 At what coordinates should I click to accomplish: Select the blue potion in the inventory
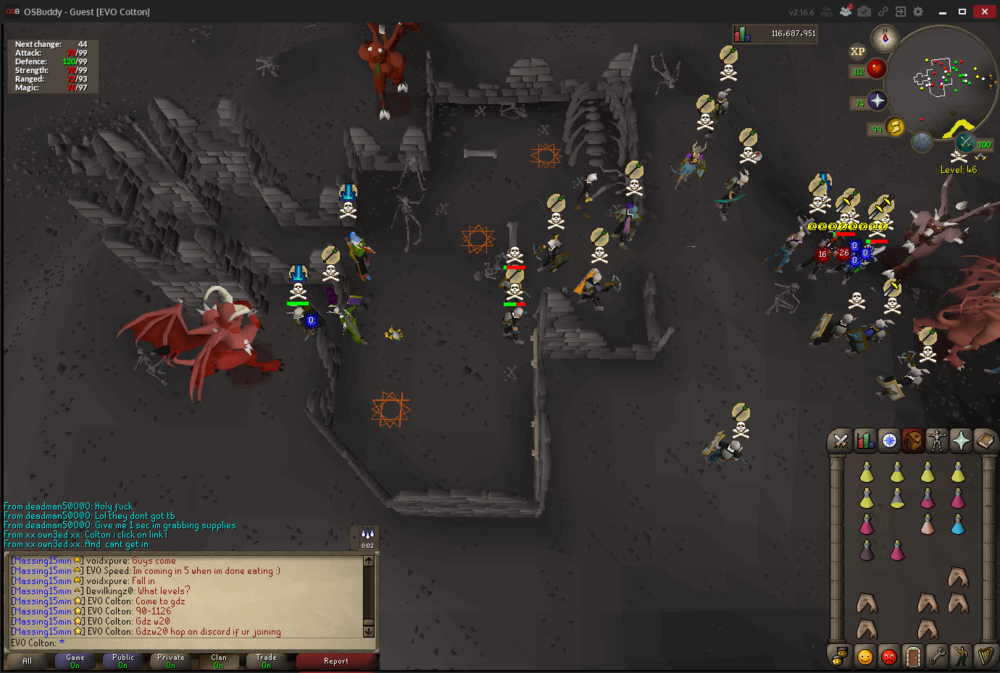click(x=958, y=525)
